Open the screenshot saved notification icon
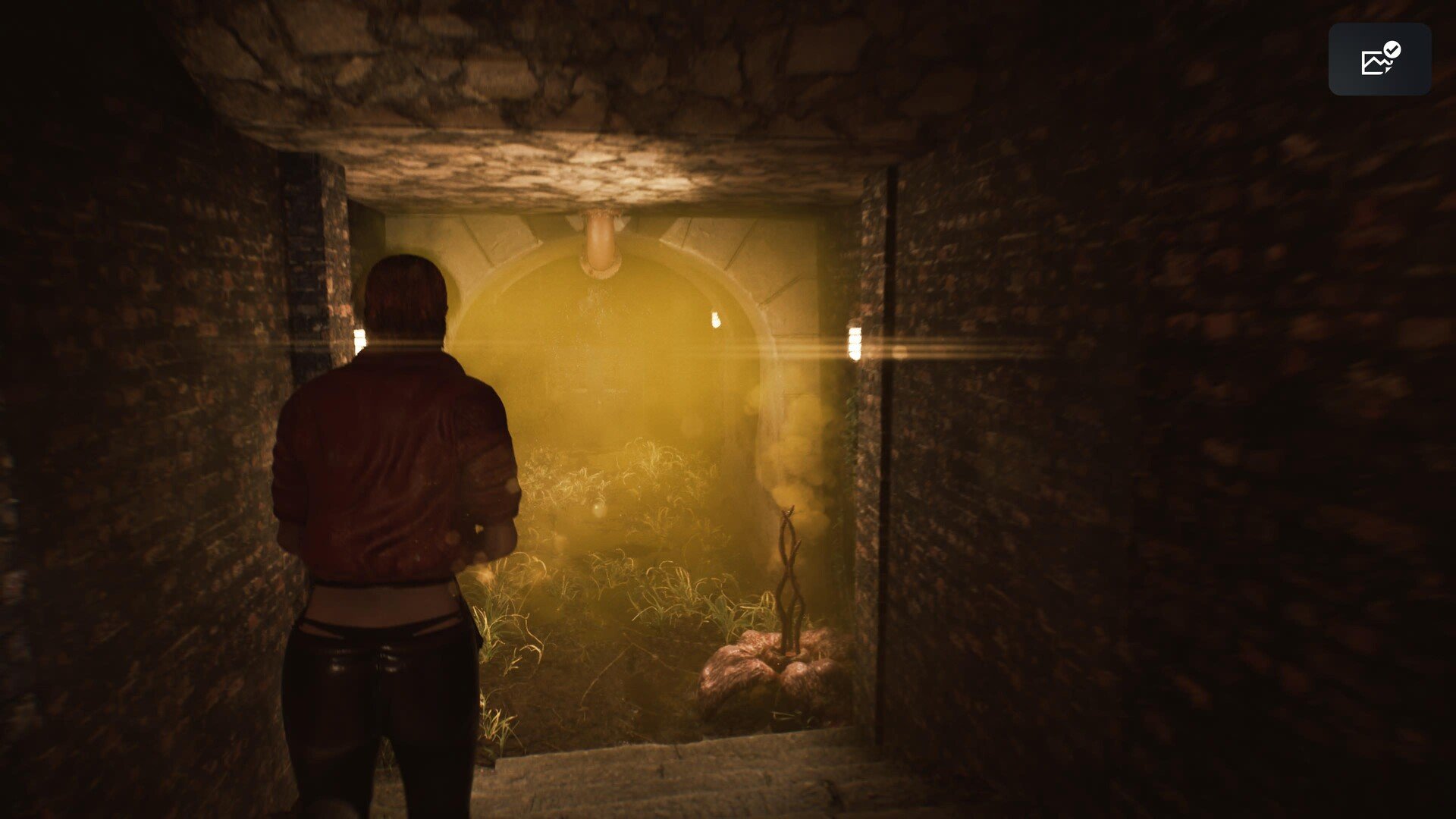Screen dimensions: 1456x819 coord(1379,59)
